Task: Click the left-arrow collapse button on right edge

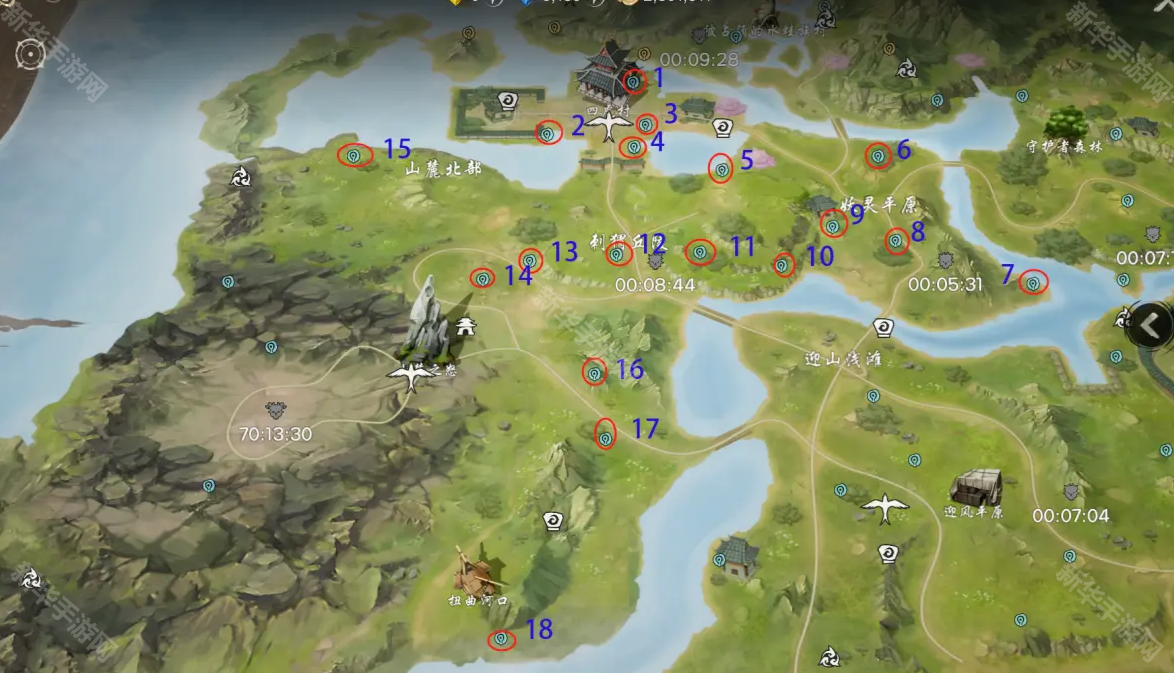Action: [x=1152, y=325]
